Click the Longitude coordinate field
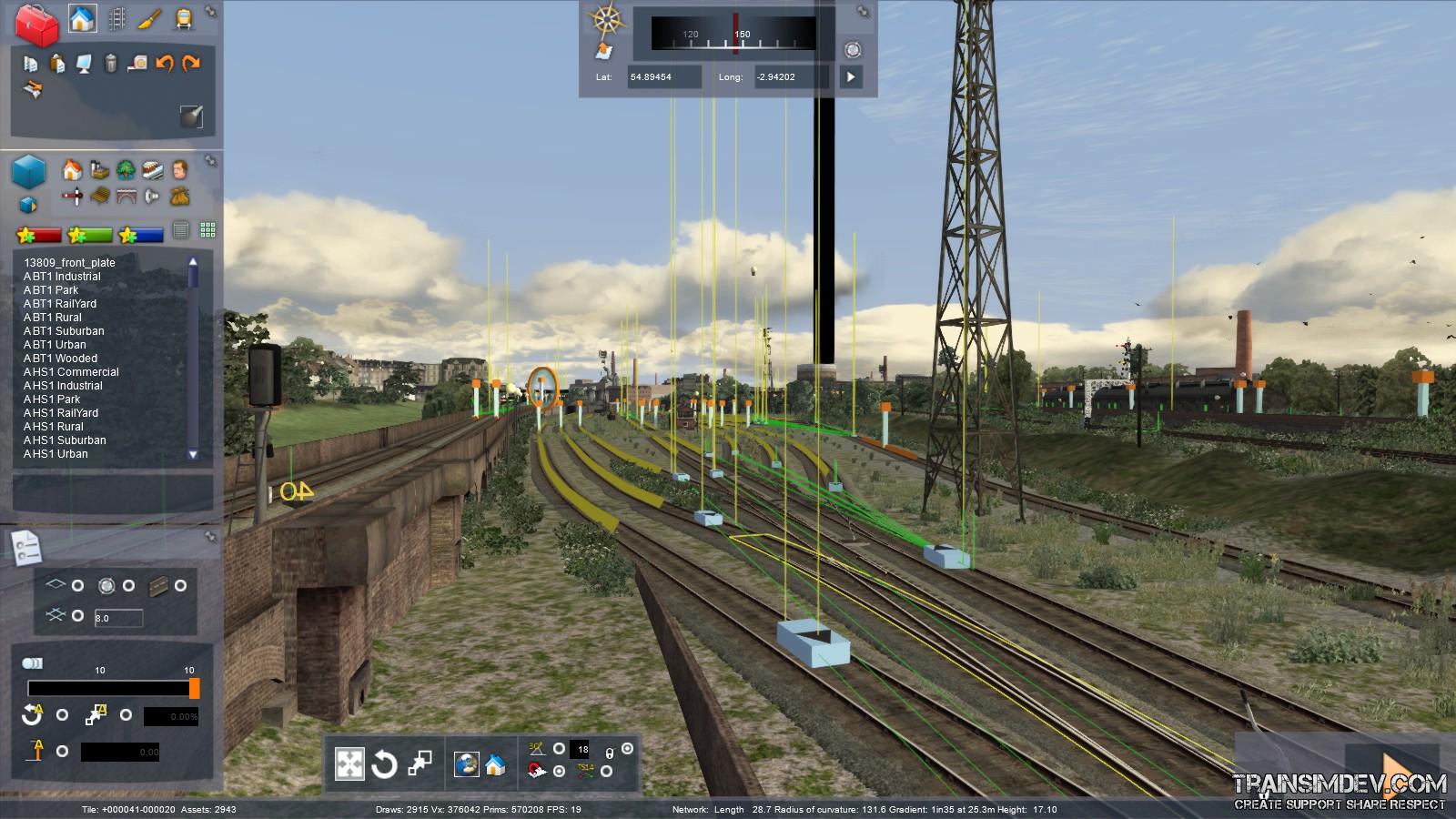Viewport: 1456px width, 819px height. pos(790,77)
